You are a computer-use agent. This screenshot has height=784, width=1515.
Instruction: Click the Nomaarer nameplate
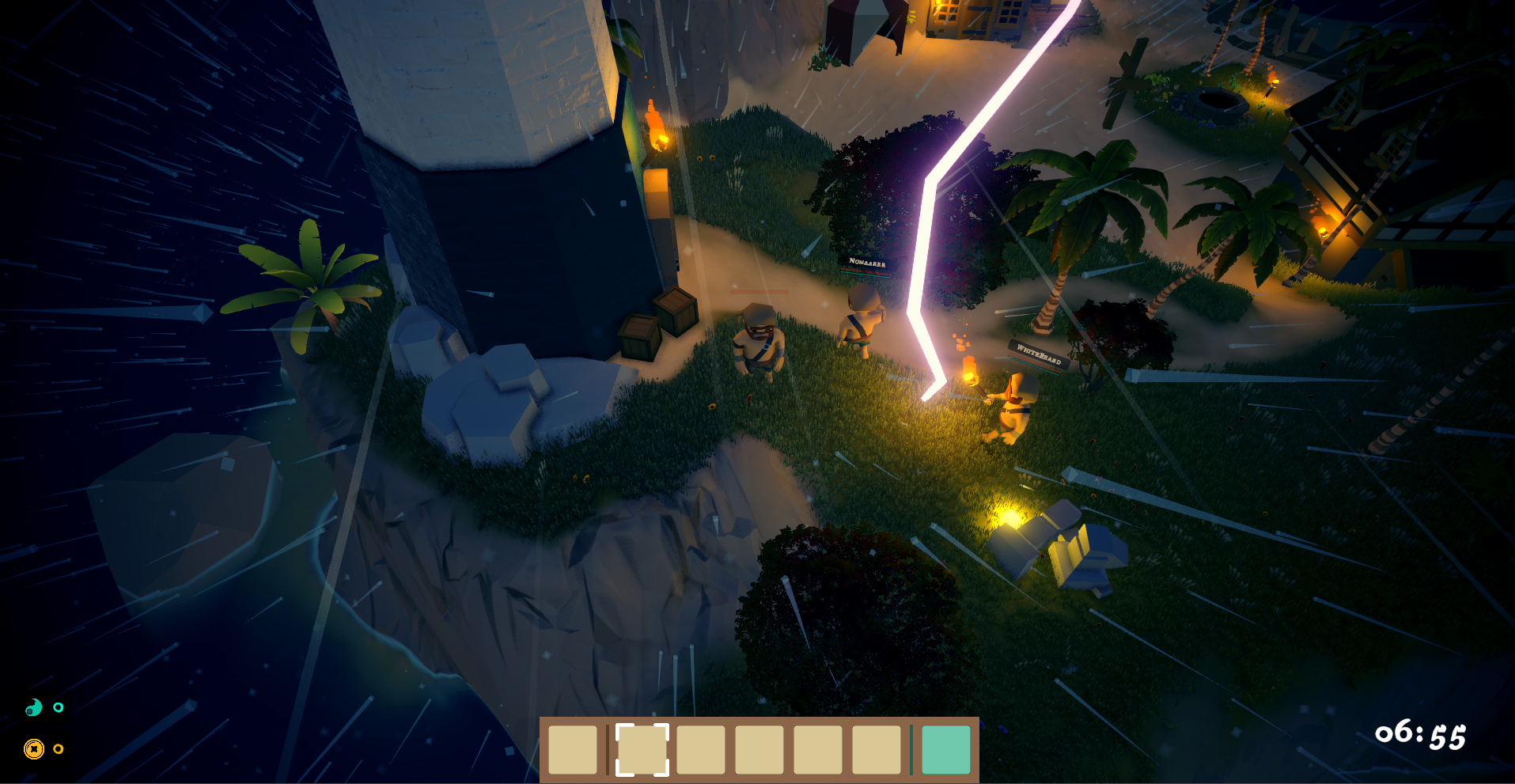(866, 263)
